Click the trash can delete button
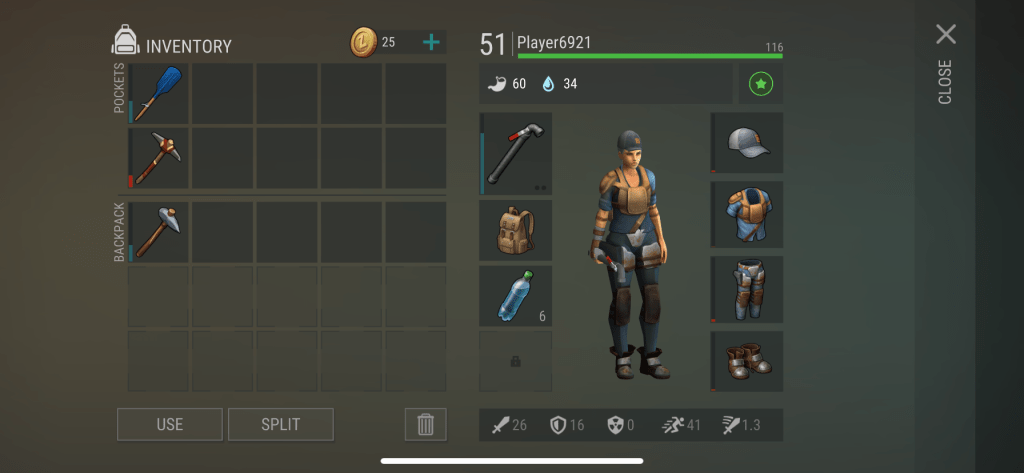The image size is (1024, 473). 425,424
